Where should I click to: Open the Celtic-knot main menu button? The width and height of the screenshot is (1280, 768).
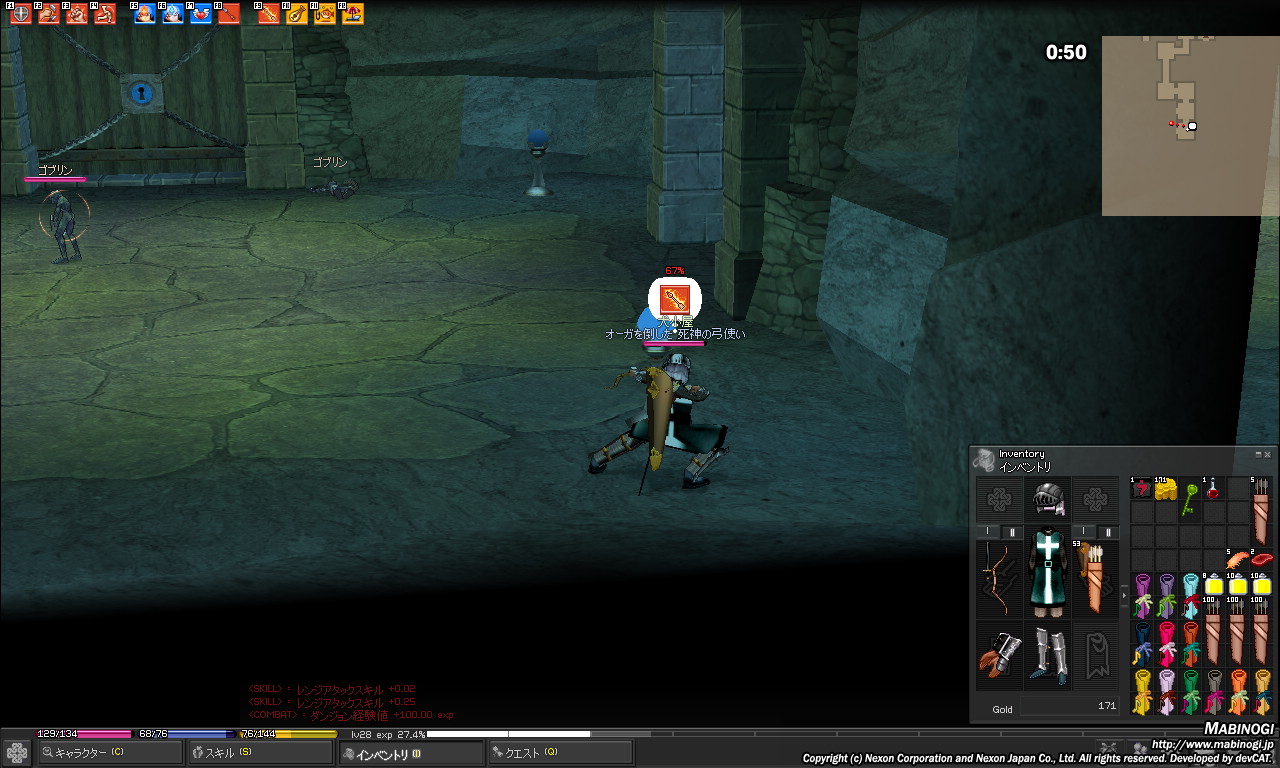(x=17, y=753)
